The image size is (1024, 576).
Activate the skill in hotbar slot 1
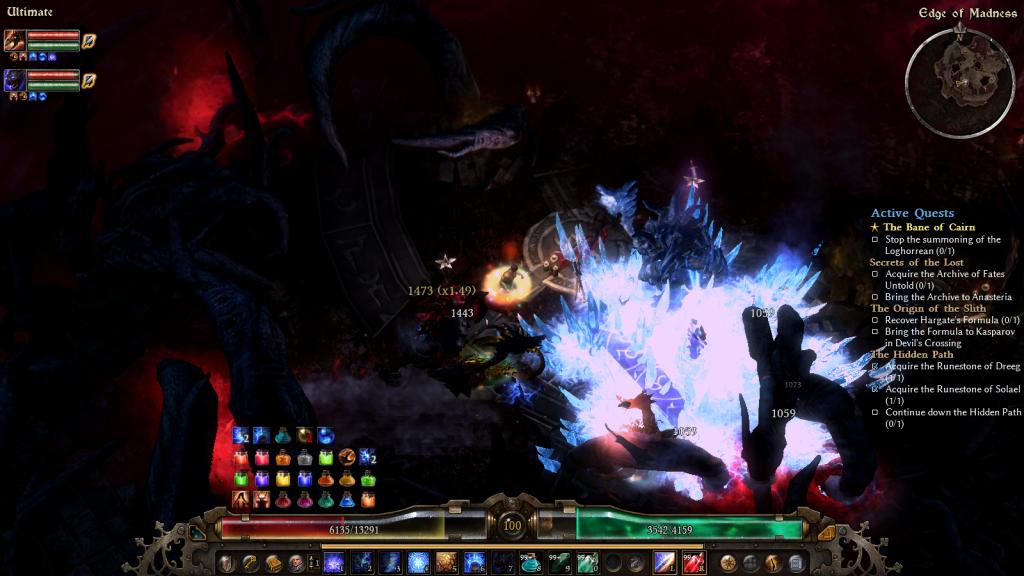[334, 563]
